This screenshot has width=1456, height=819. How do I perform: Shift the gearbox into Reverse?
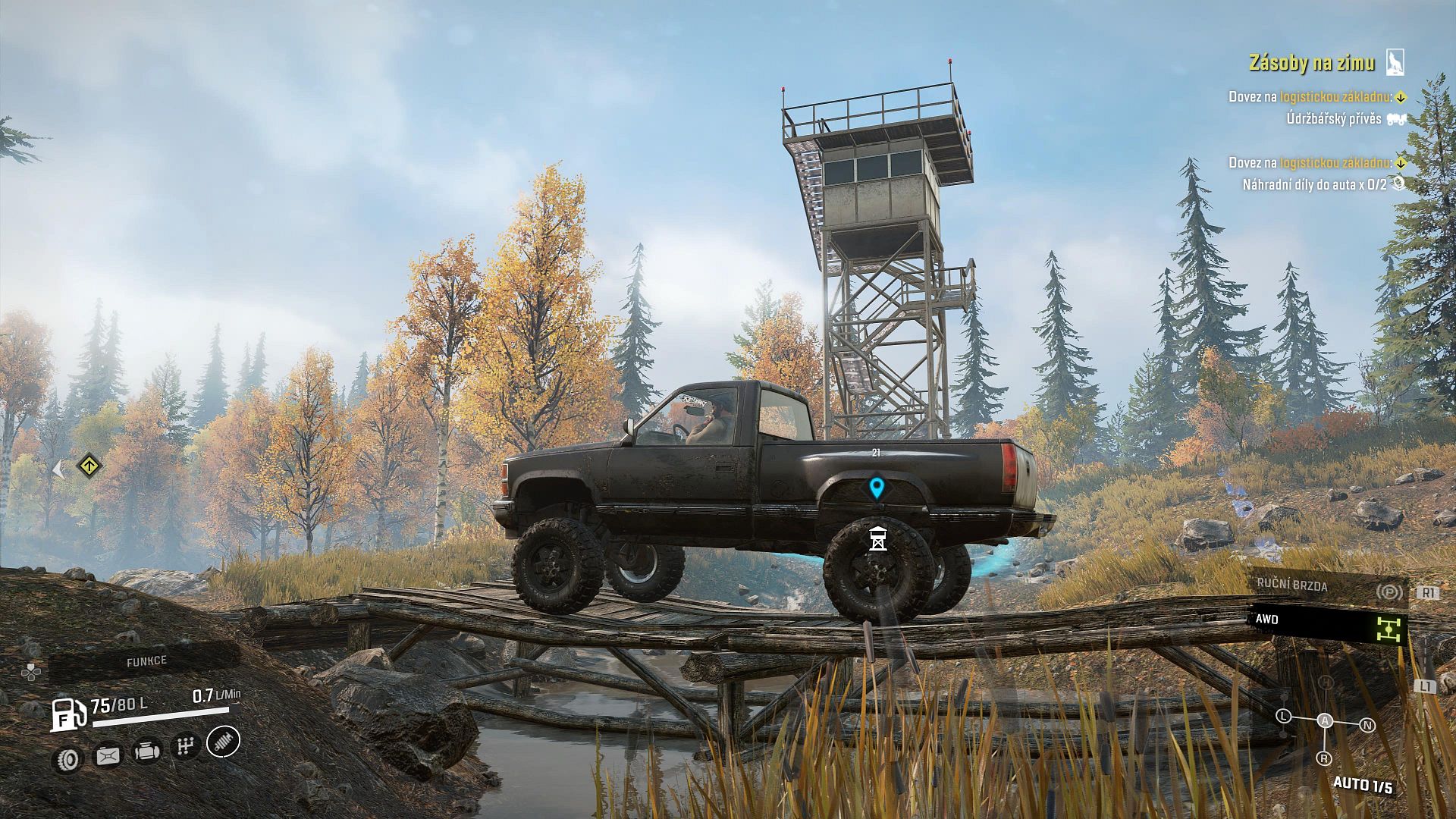pyautogui.click(x=1323, y=758)
